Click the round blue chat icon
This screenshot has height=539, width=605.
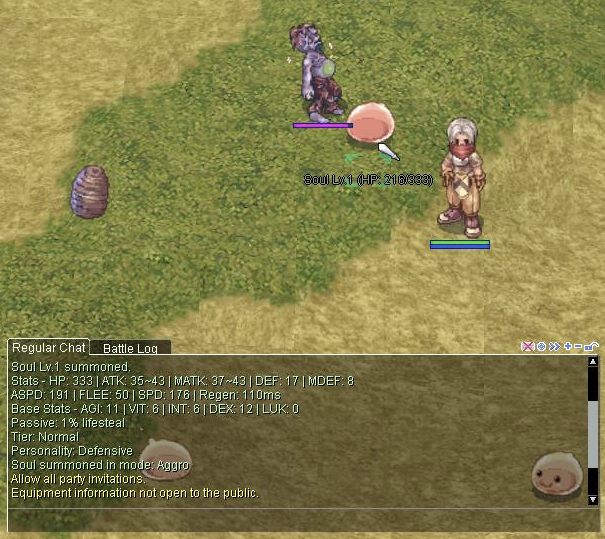click(x=541, y=347)
